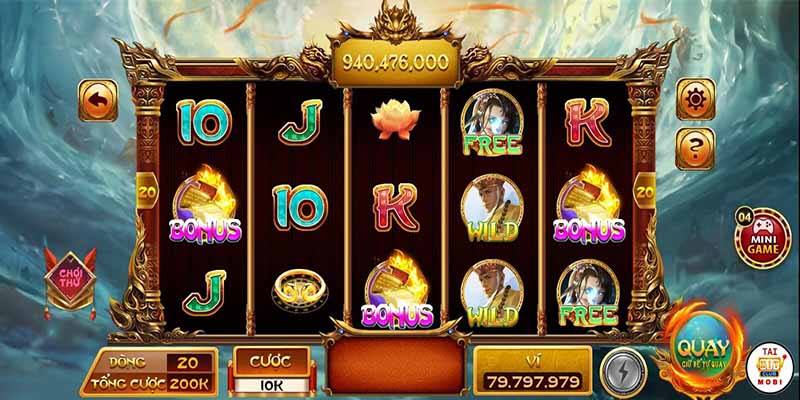Image resolution: width=800 pixels, height=400 pixels.
Task: Open the gear settings menu
Action: point(696,99)
